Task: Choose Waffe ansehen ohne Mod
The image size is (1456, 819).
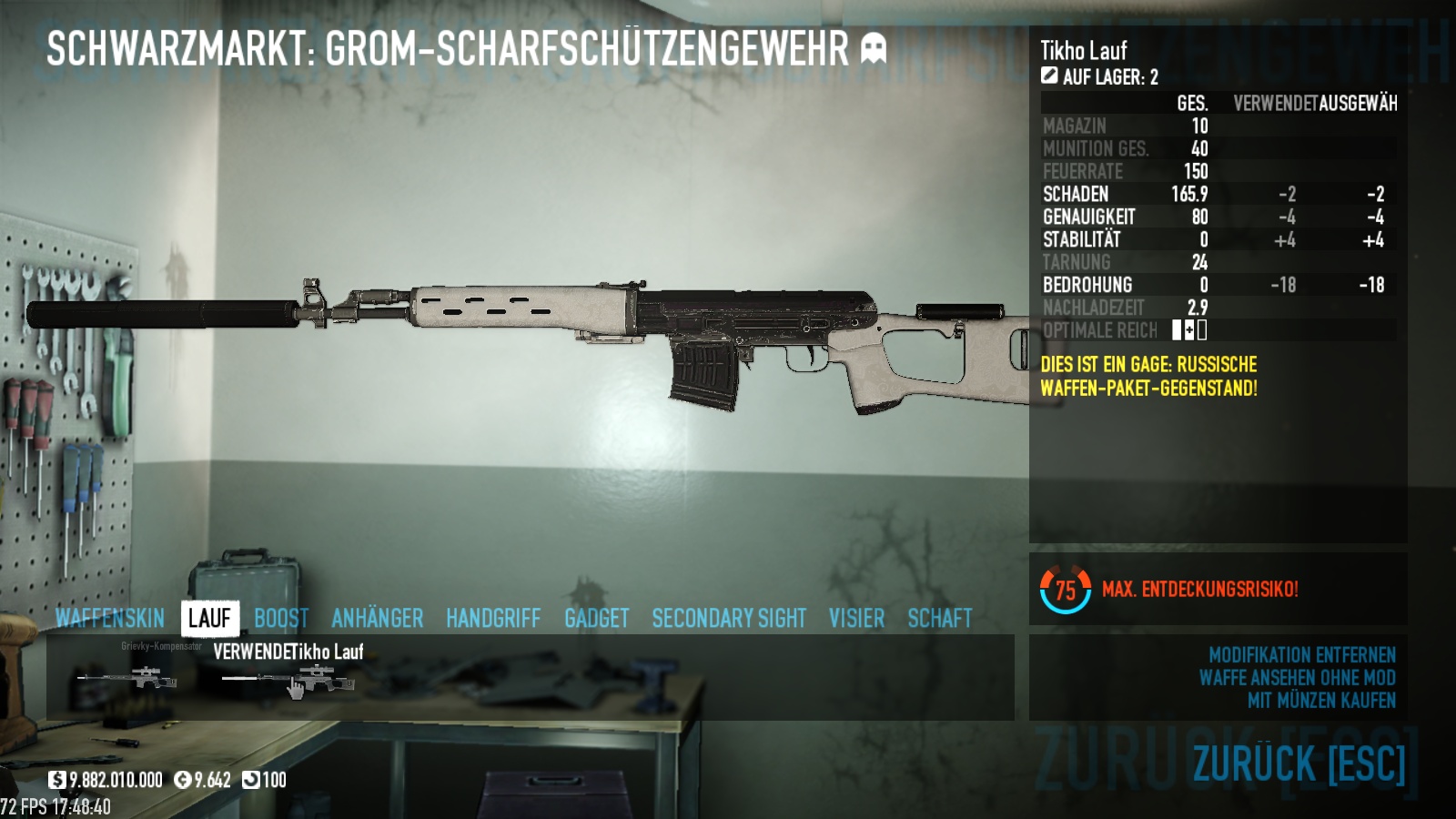Action: (1297, 678)
